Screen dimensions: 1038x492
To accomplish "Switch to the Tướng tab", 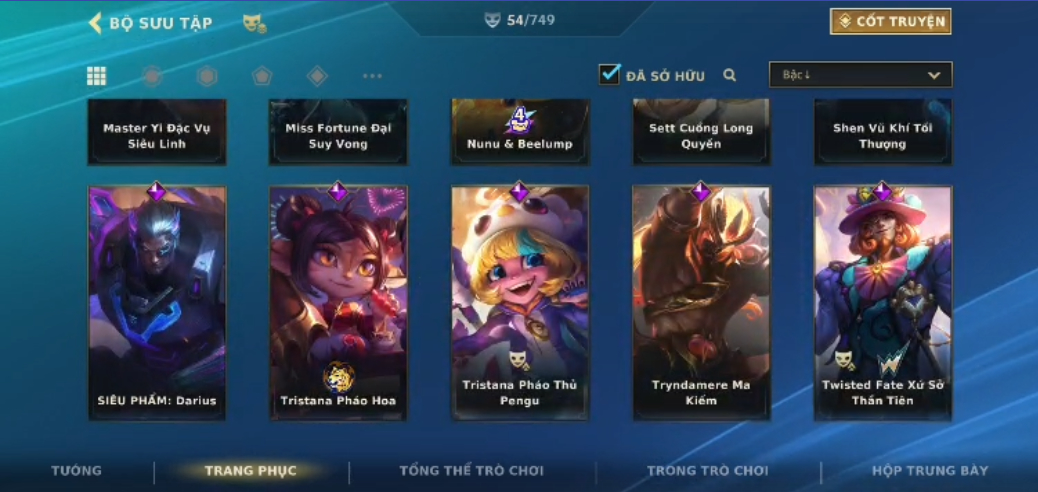I will pyautogui.click(x=77, y=470).
